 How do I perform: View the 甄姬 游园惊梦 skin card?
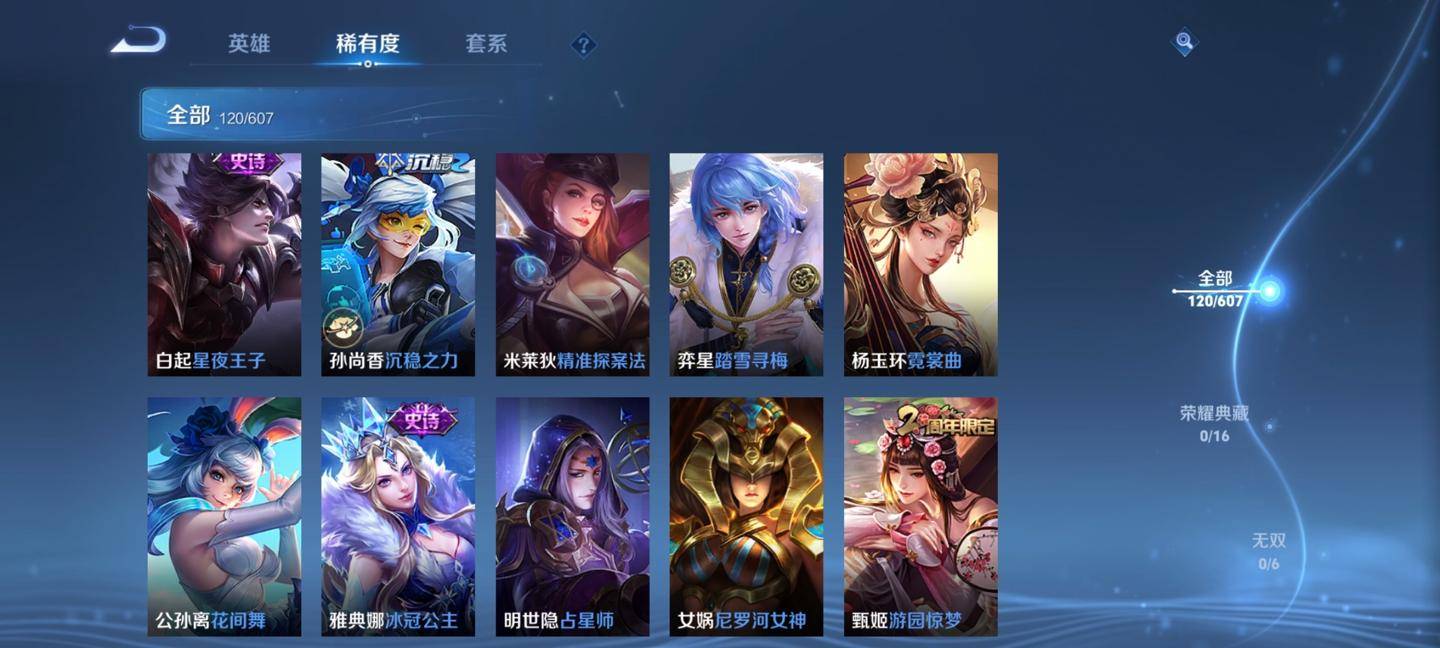[920, 516]
